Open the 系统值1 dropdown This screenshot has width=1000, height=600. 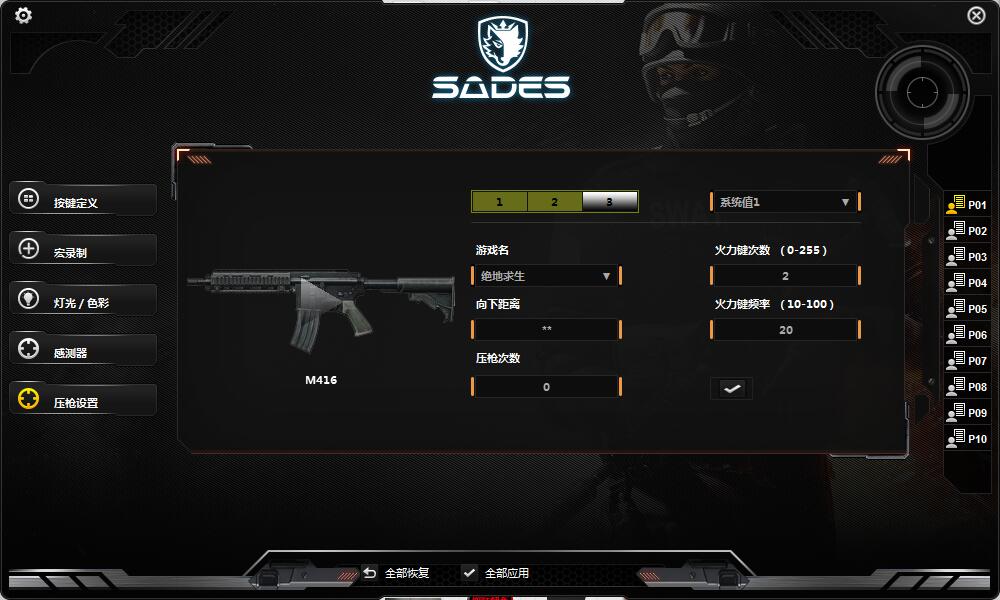click(785, 202)
